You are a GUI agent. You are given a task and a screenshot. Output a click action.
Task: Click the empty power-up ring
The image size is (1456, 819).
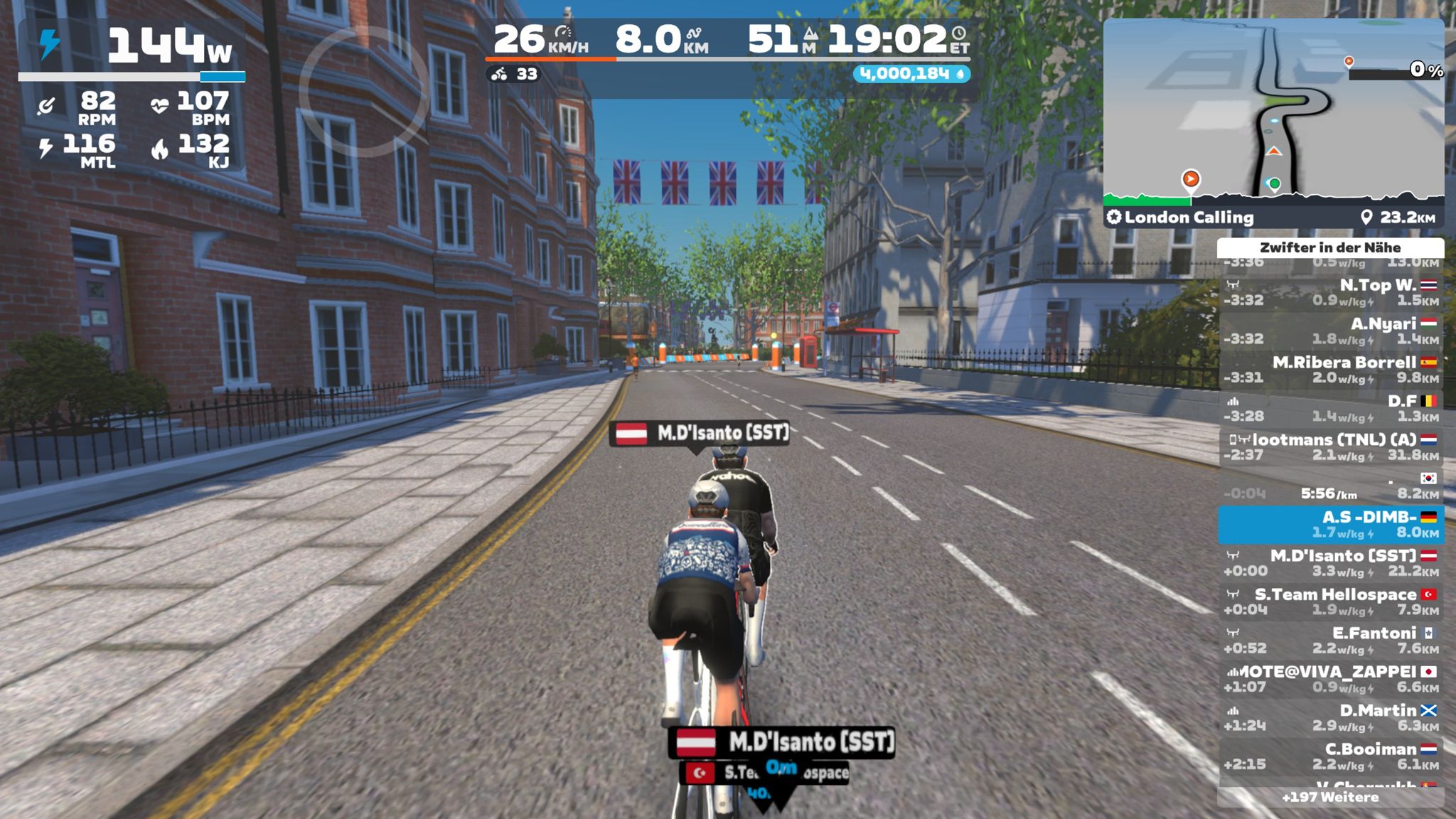click(x=363, y=91)
